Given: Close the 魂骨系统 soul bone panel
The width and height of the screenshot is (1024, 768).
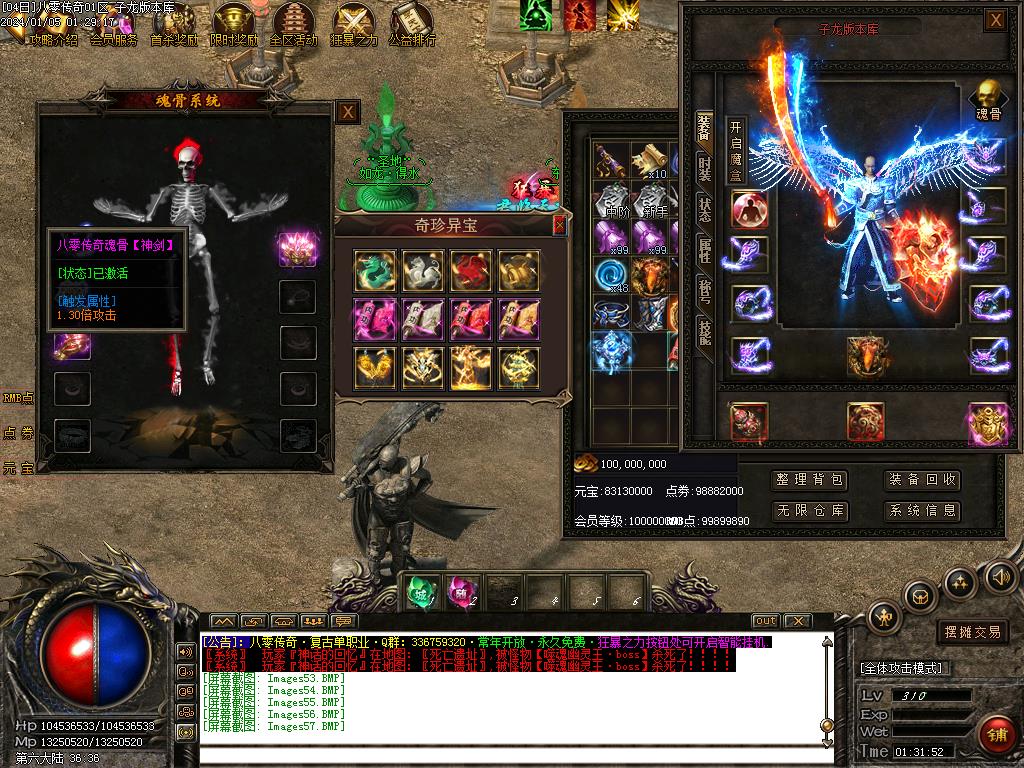Looking at the screenshot, I should [x=347, y=112].
